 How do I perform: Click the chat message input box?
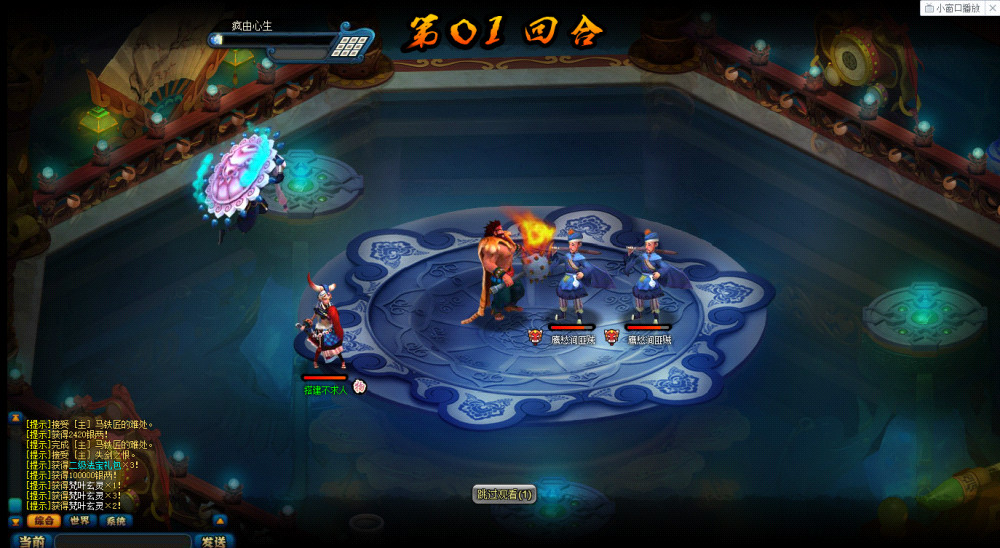pyautogui.click(x=122, y=541)
